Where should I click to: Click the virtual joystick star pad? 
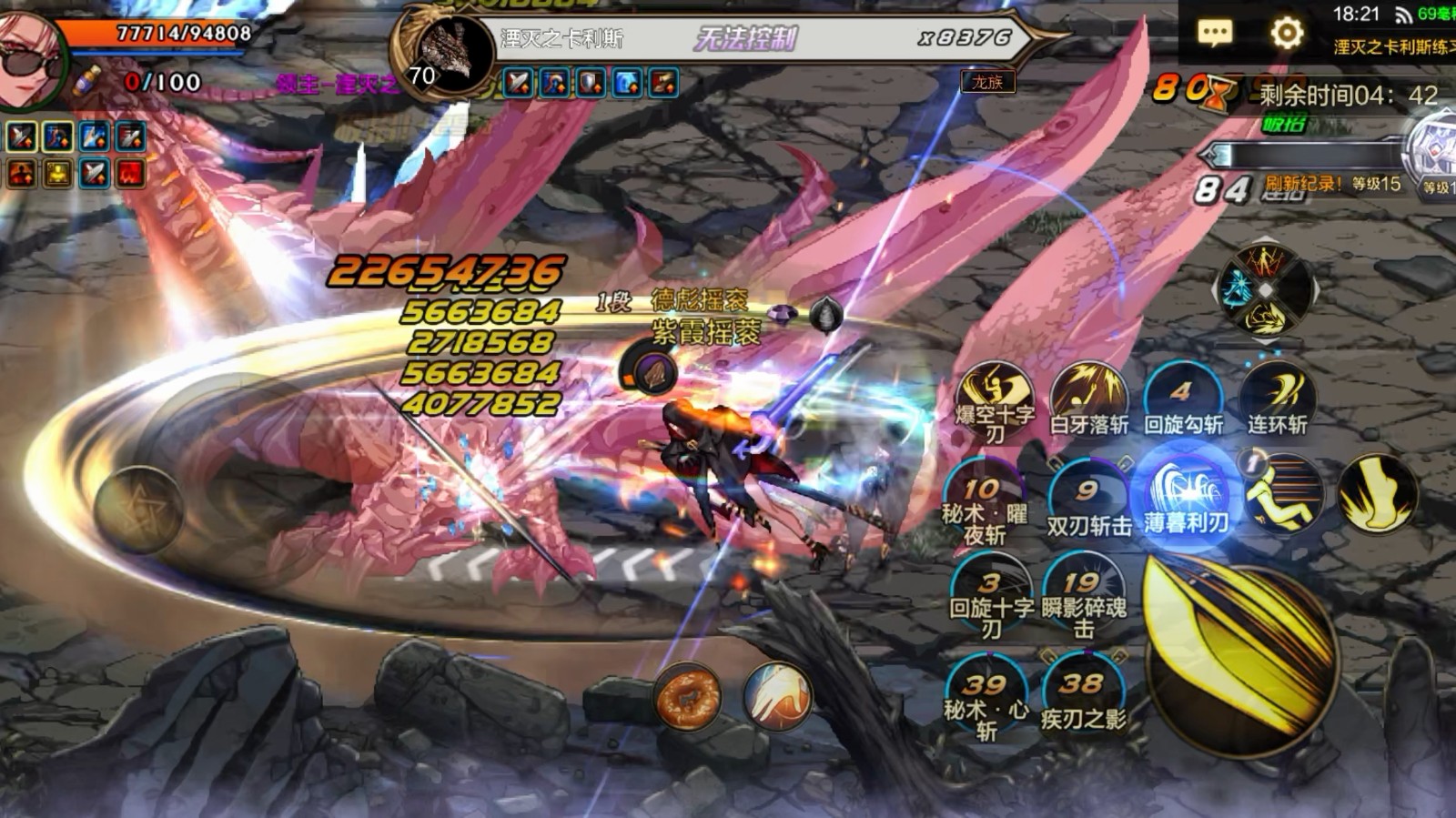coord(138,510)
